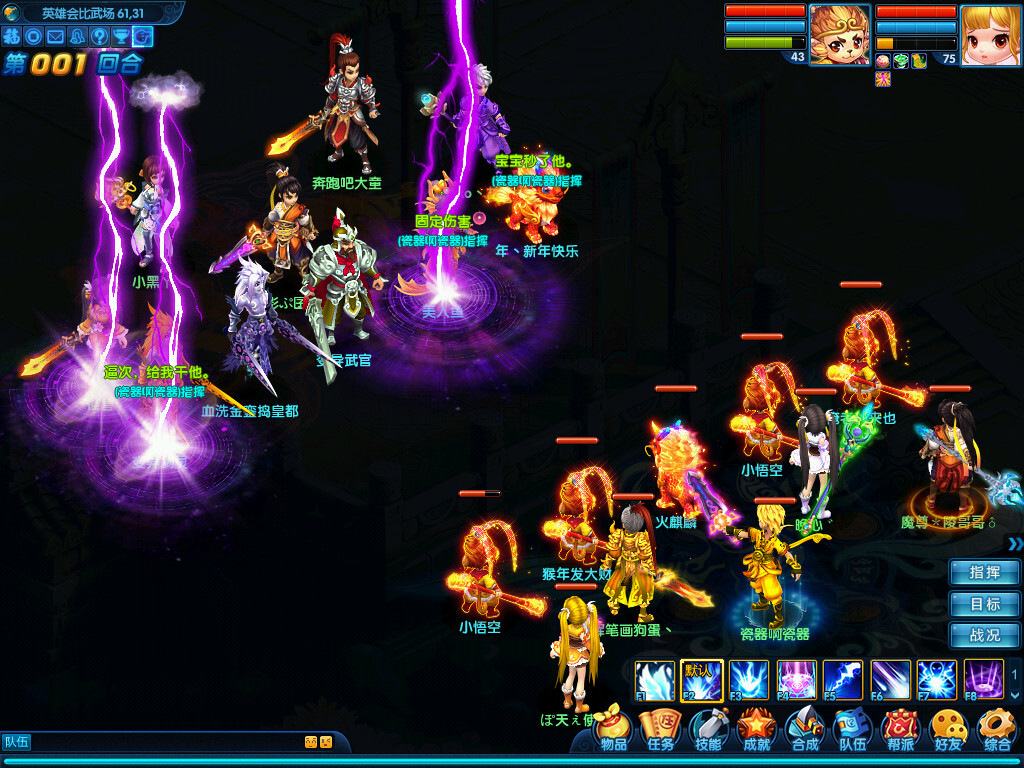
Task: Select the monkey pet portrait
Action: [839, 35]
